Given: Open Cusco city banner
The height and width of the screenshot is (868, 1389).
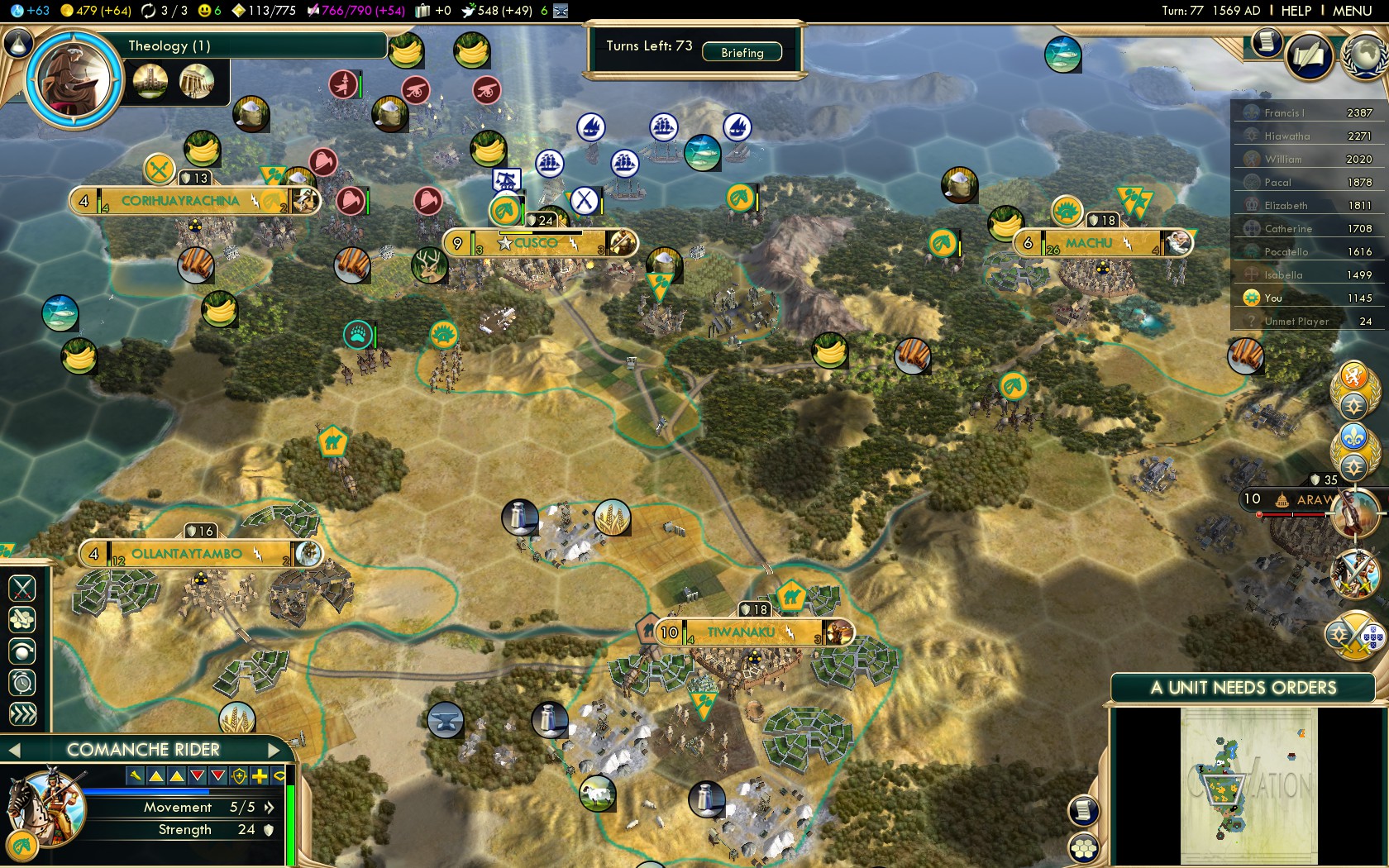Looking at the screenshot, I should [536, 243].
